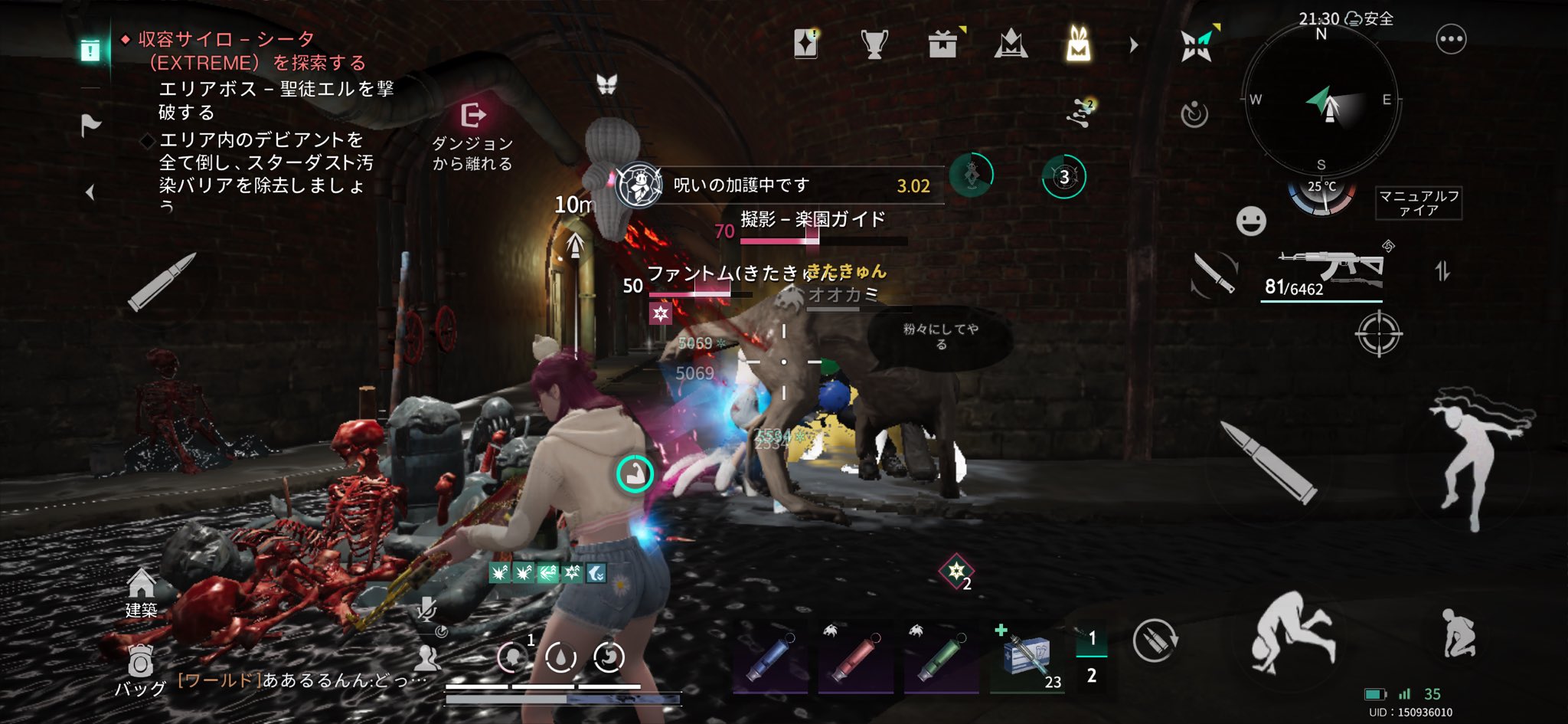The height and width of the screenshot is (724, 1568).
Task: Open the world chat message line
Action: pos(302,680)
